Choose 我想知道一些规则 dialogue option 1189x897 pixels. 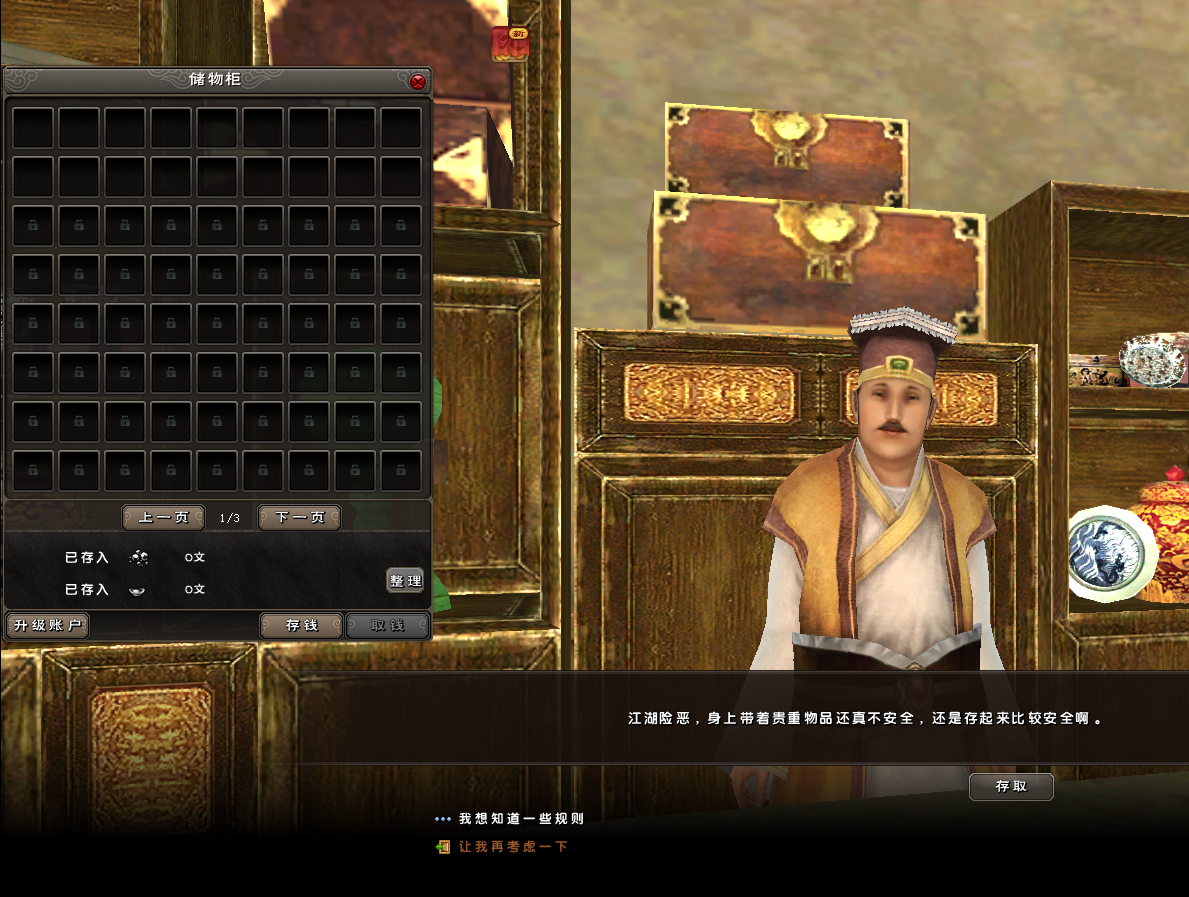click(x=521, y=819)
